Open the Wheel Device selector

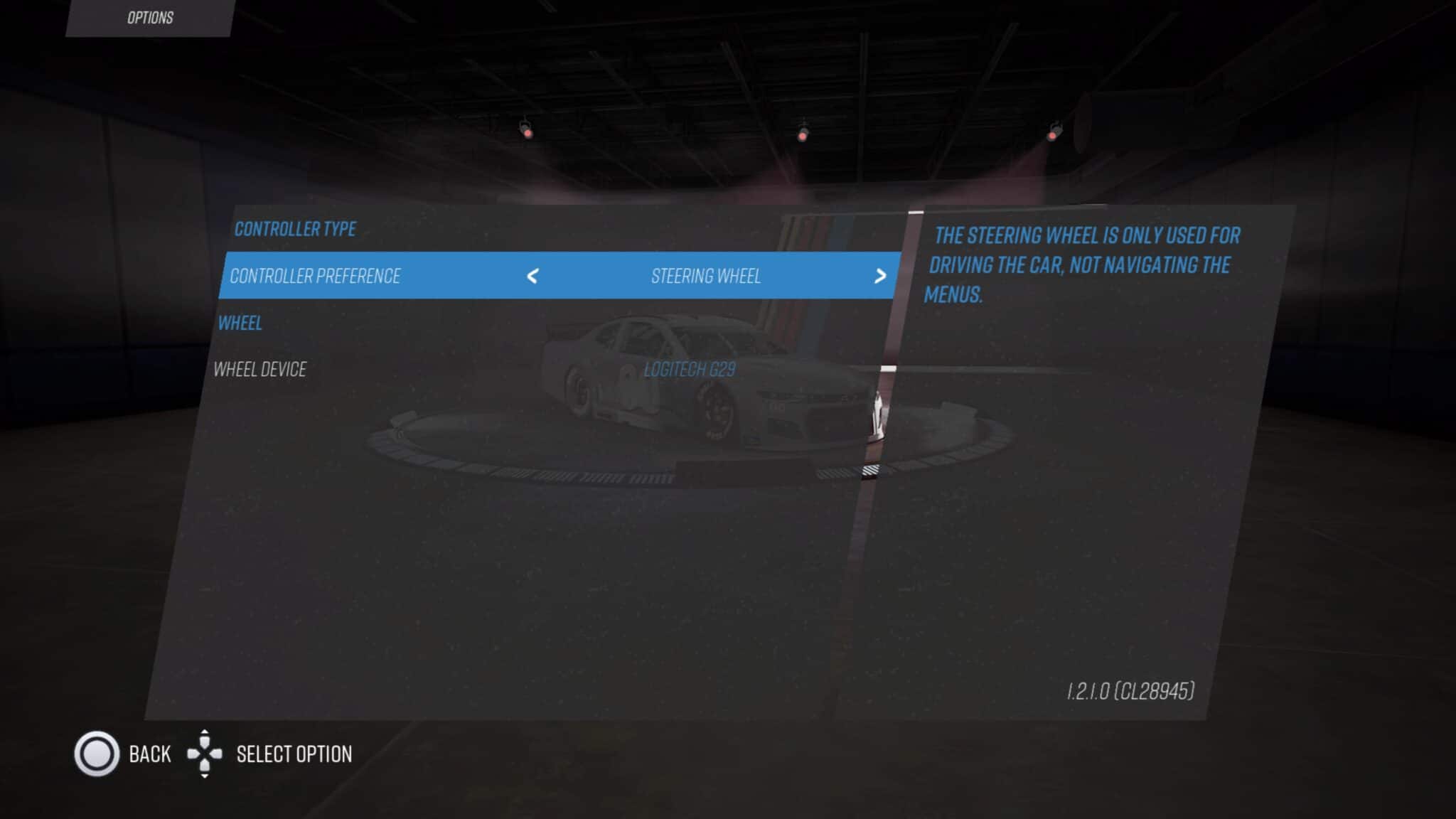[x=260, y=369]
